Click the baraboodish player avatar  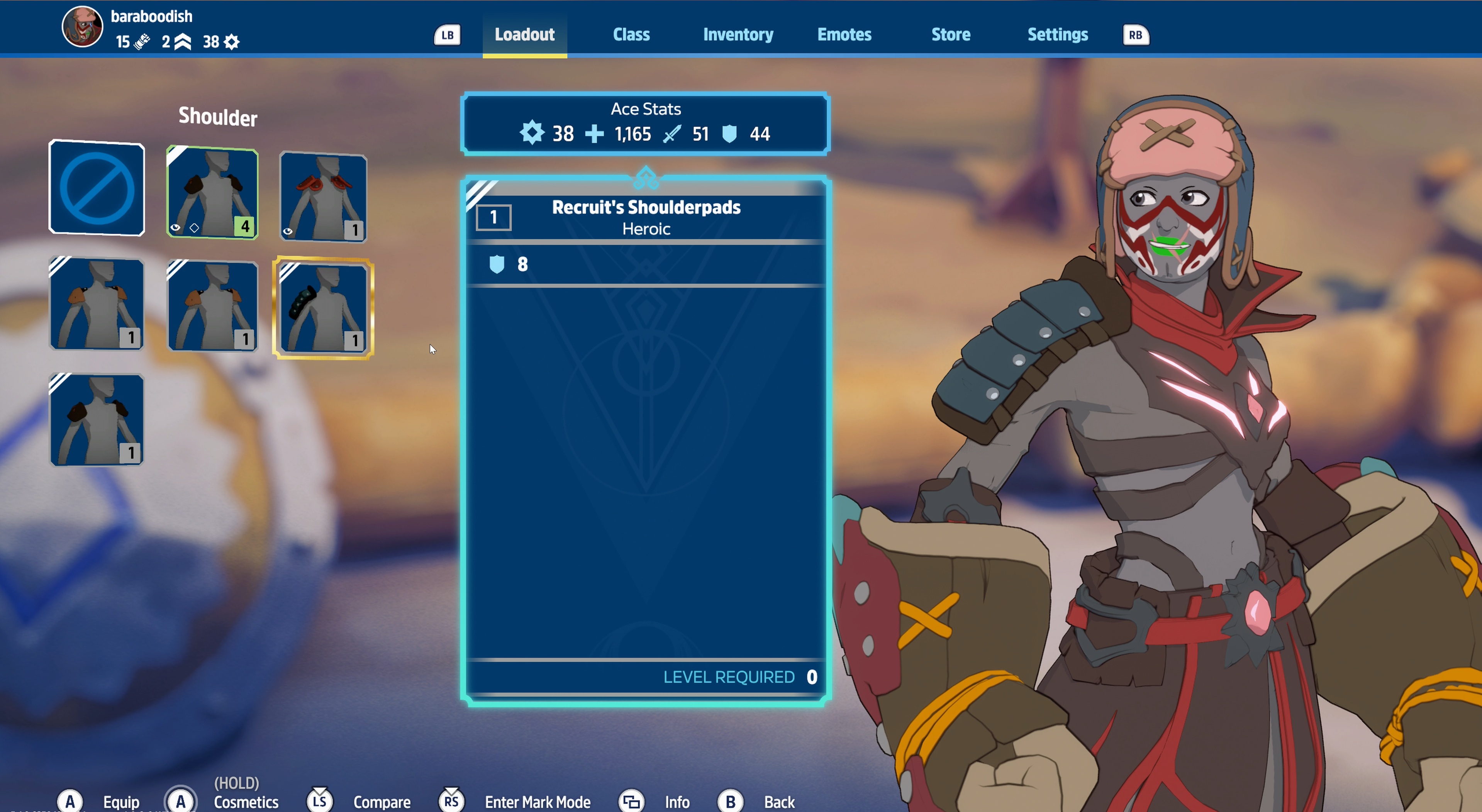click(x=82, y=27)
